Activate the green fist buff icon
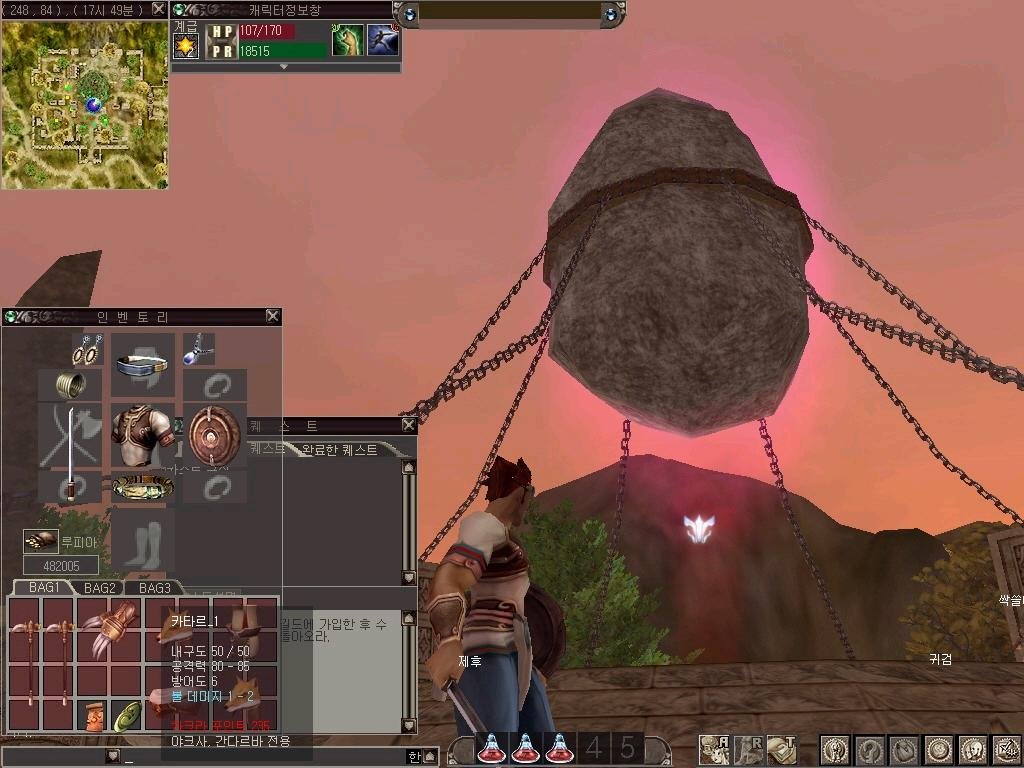Image resolution: width=1024 pixels, height=768 pixels. pyautogui.click(x=347, y=40)
